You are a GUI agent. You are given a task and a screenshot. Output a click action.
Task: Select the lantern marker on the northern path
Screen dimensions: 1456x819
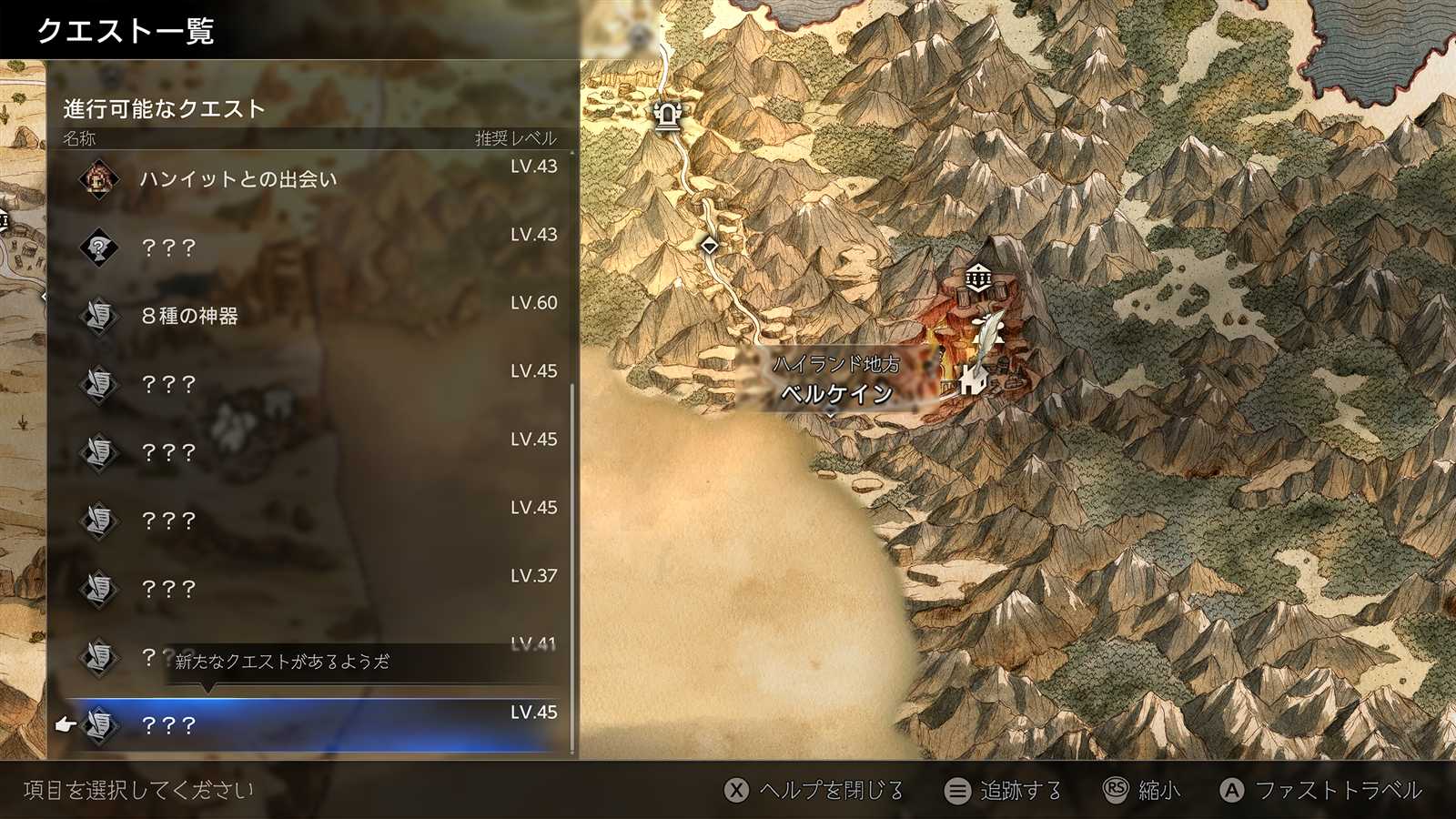[668, 116]
